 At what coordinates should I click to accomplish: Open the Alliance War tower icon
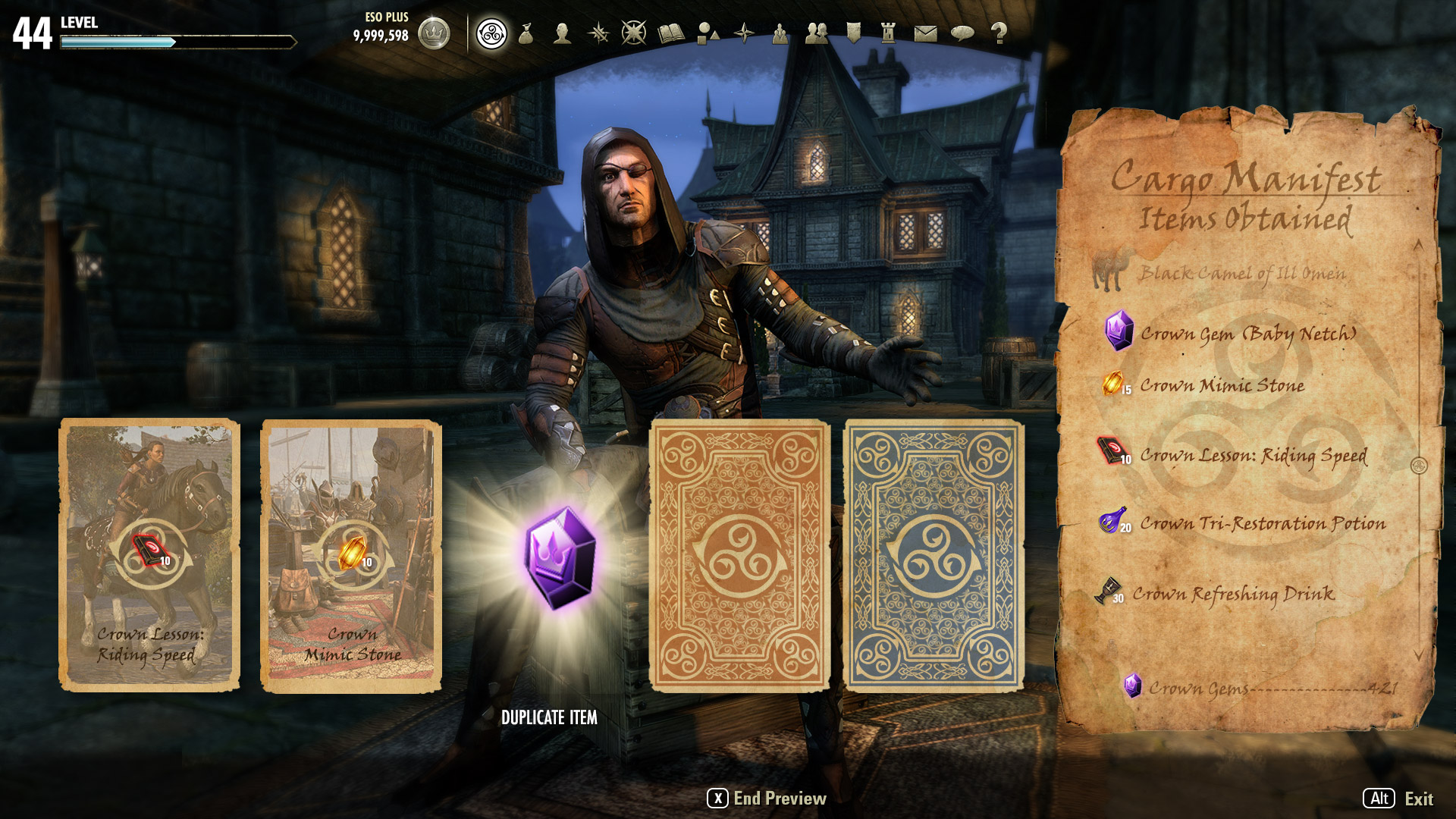click(x=889, y=33)
